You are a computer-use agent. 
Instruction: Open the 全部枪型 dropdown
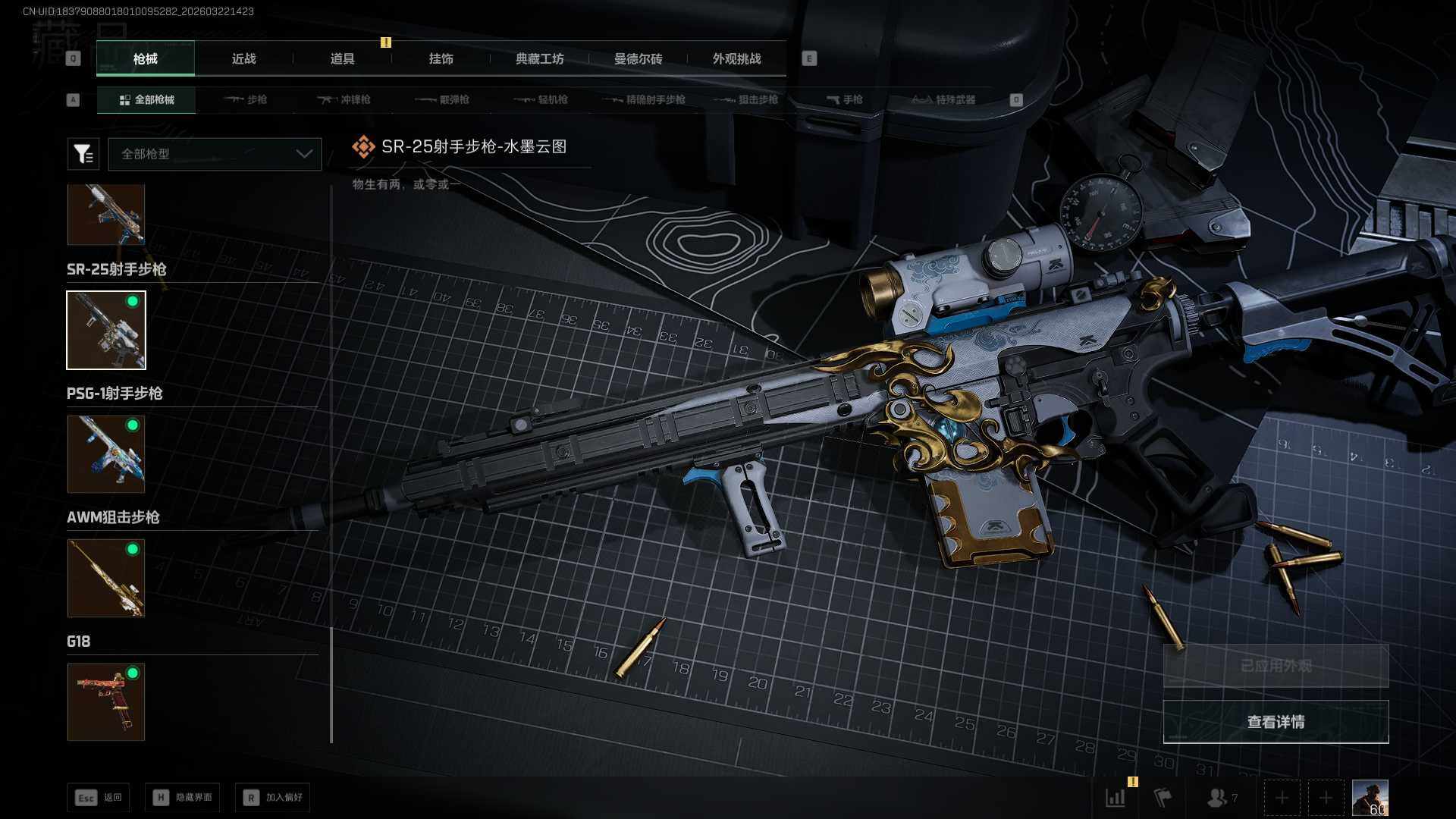point(215,154)
